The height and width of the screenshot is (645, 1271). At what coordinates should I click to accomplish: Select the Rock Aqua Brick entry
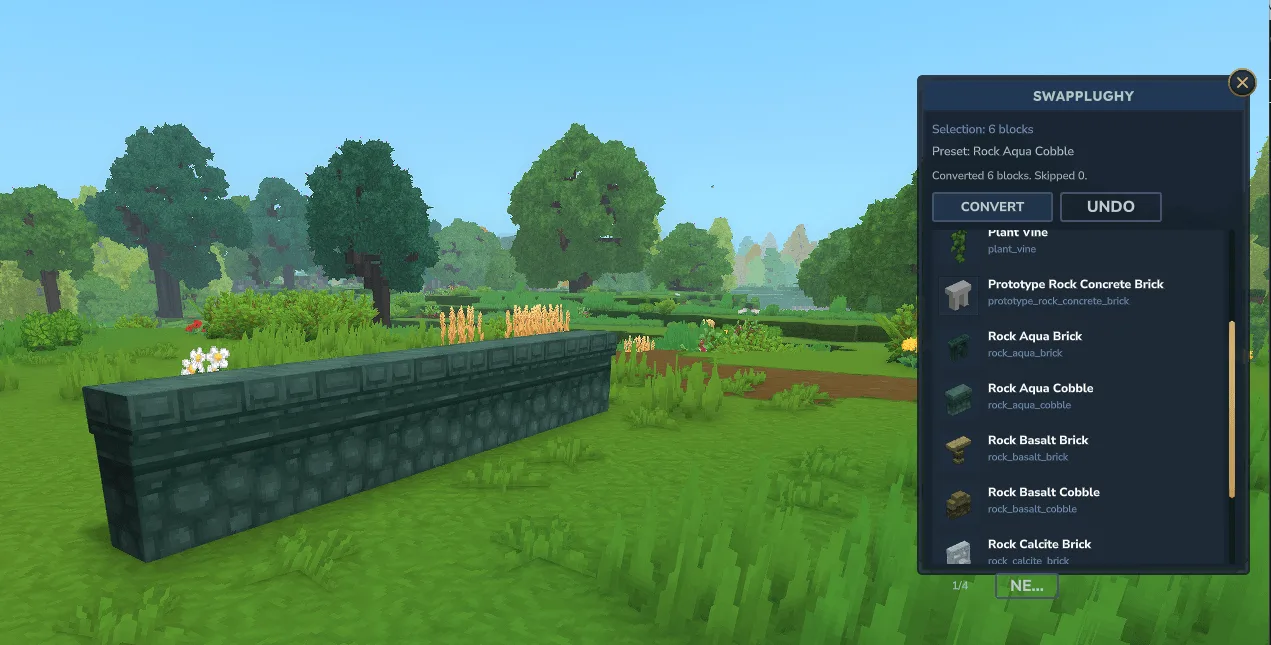pos(1034,344)
